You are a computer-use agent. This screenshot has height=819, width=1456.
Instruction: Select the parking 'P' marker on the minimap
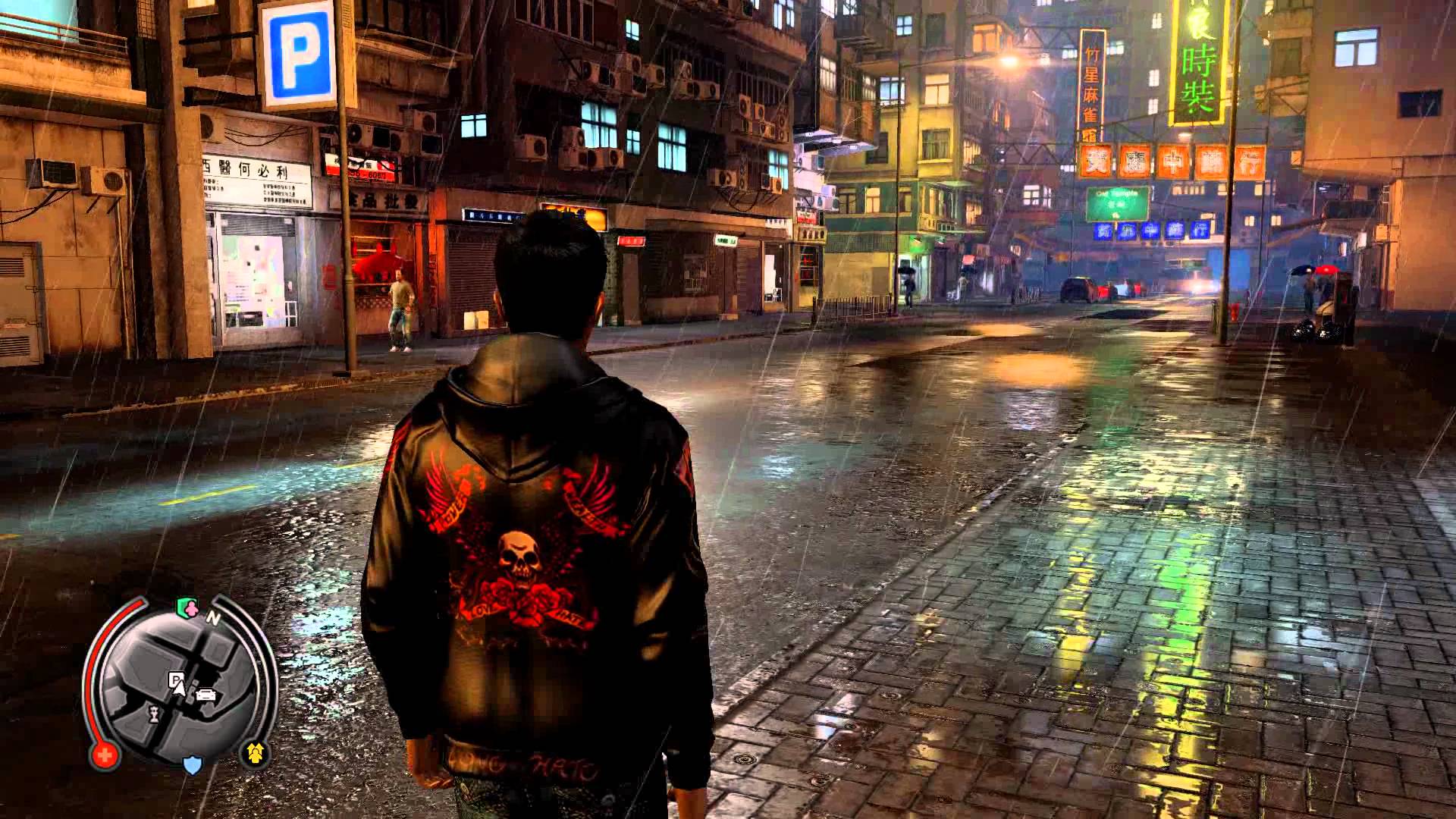pyautogui.click(x=176, y=679)
